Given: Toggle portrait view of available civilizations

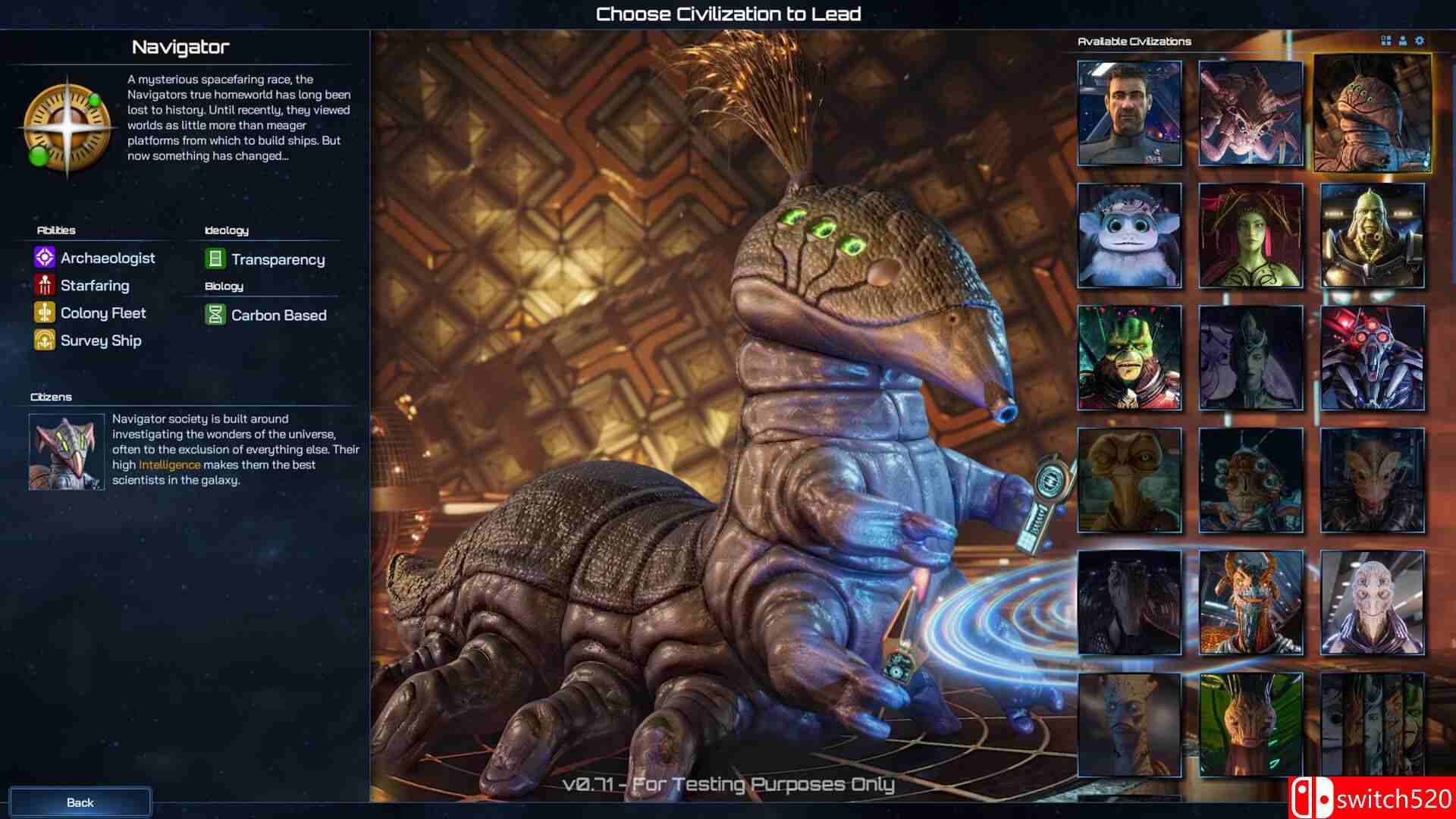Looking at the screenshot, I should coord(1401,41).
